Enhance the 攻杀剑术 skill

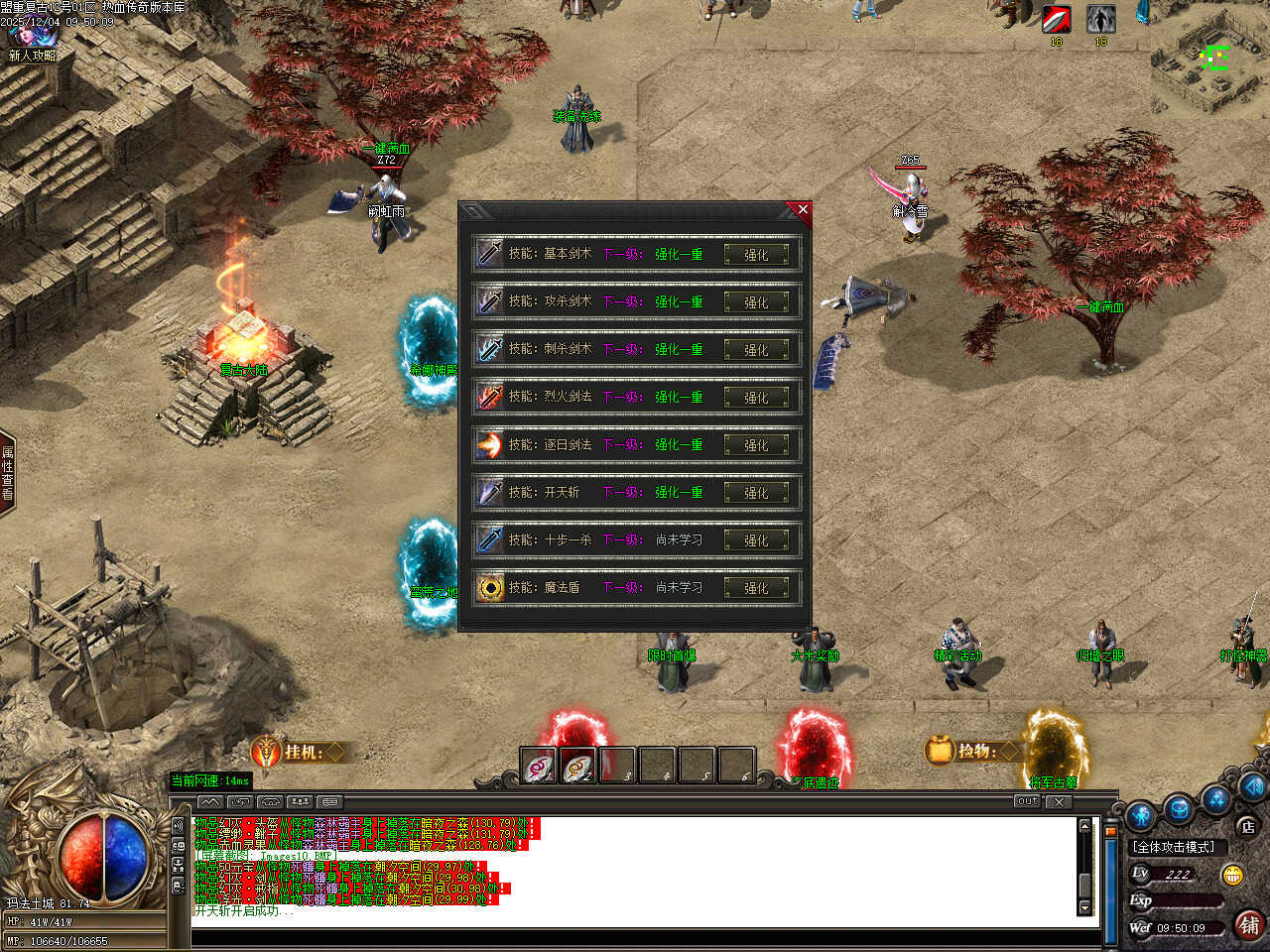coord(756,302)
